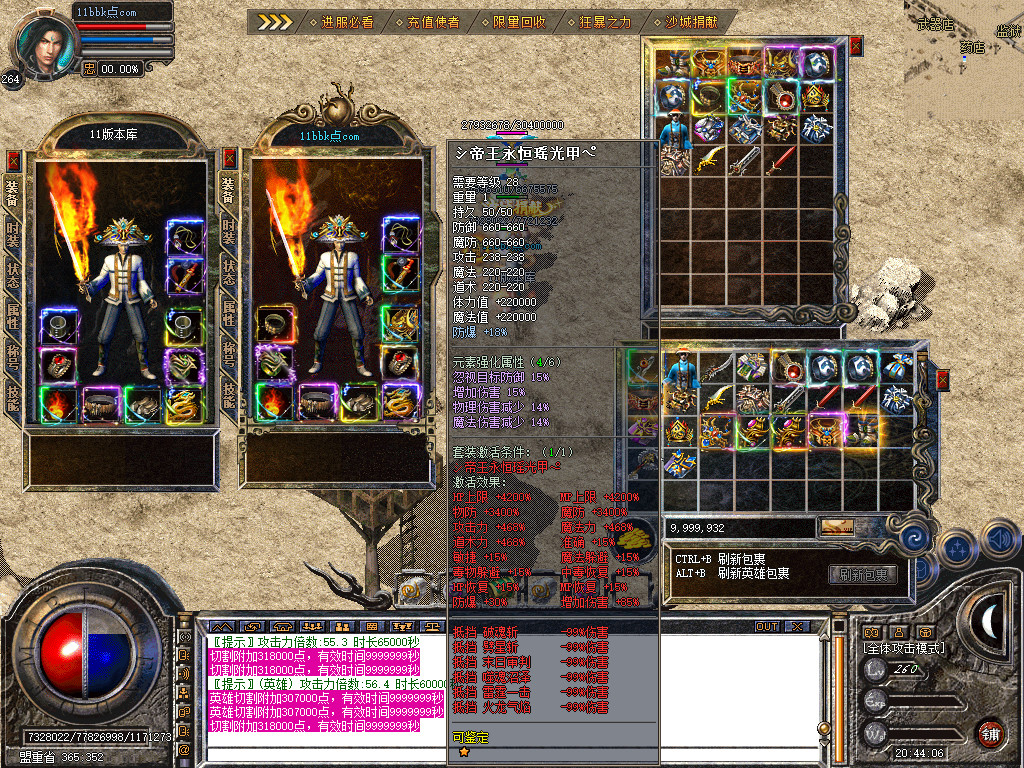The height and width of the screenshot is (768, 1024).
Task: Close the 11bbk点com hero panel
Action: click(230, 158)
